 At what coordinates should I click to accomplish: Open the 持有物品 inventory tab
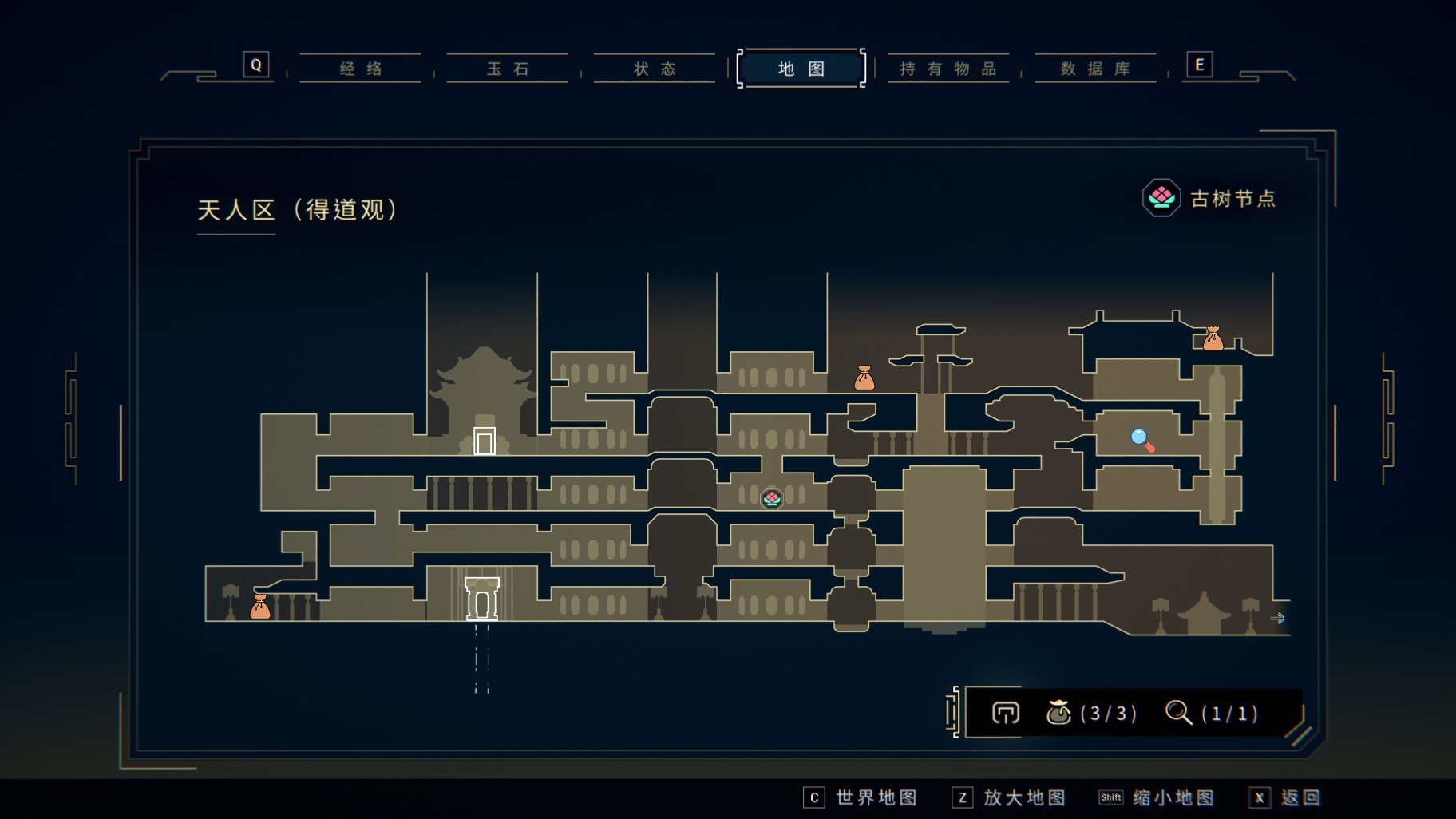point(948,69)
